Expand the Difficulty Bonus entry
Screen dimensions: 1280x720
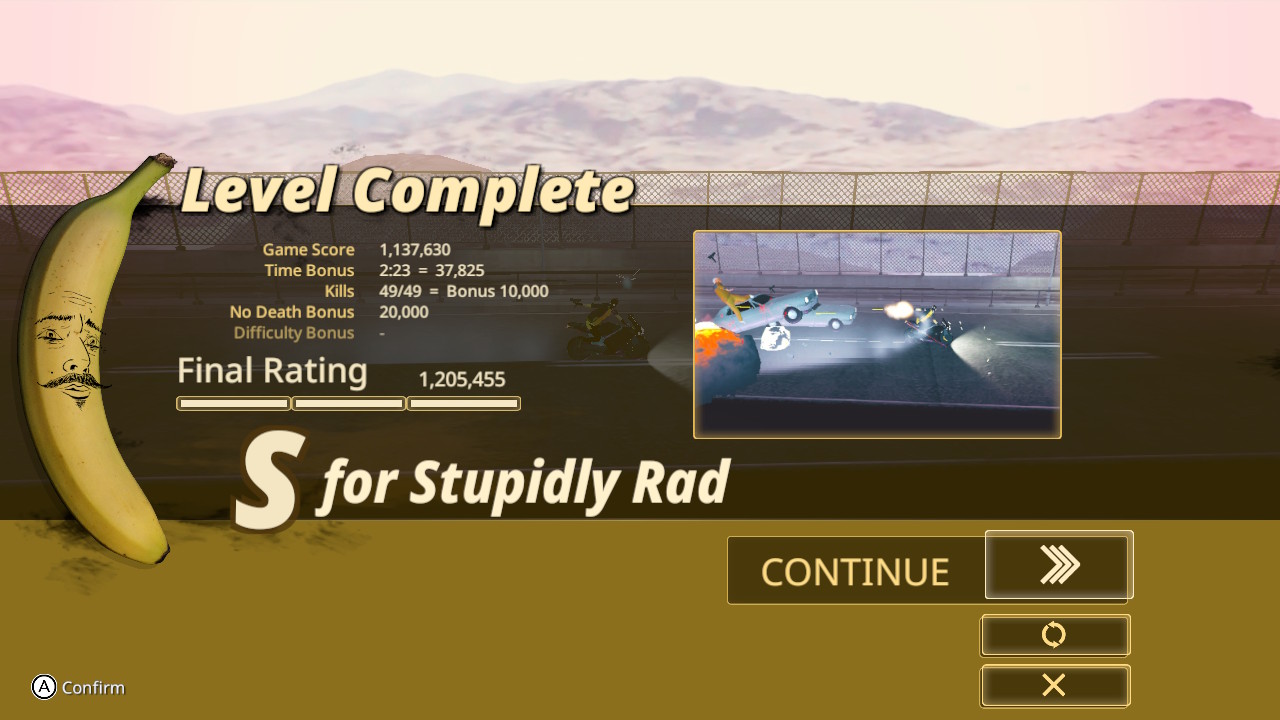(294, 333)
